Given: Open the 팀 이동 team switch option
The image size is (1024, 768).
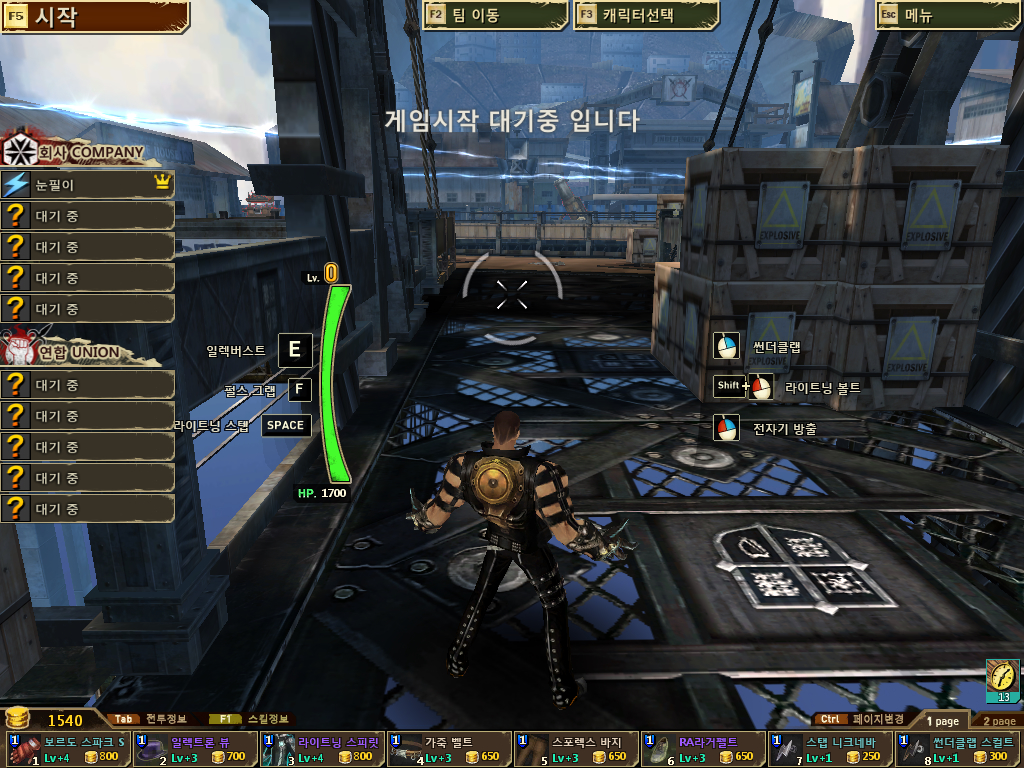Looking at the screenshot, I should pos(486,16).
